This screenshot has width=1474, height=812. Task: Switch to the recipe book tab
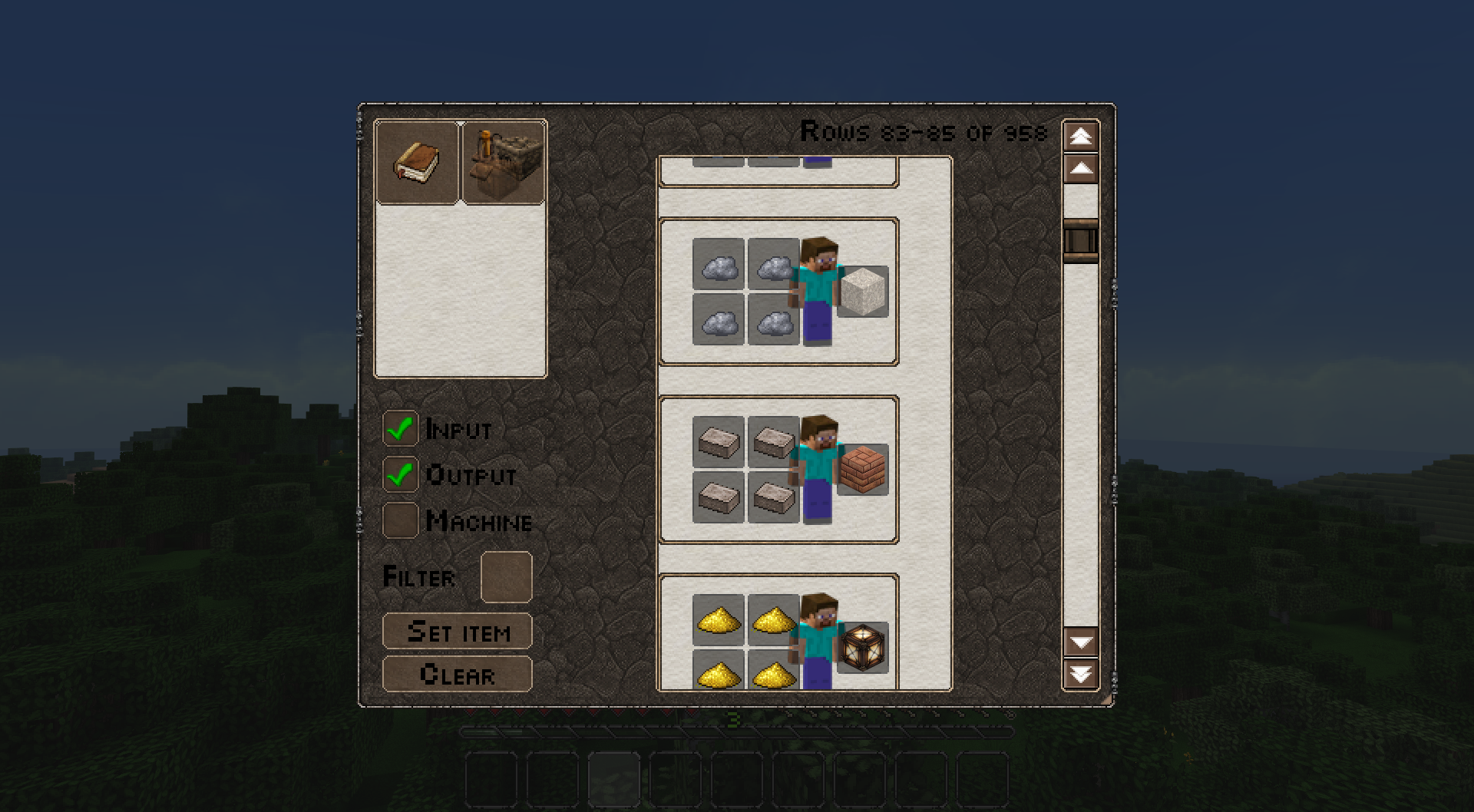point(418,161)
